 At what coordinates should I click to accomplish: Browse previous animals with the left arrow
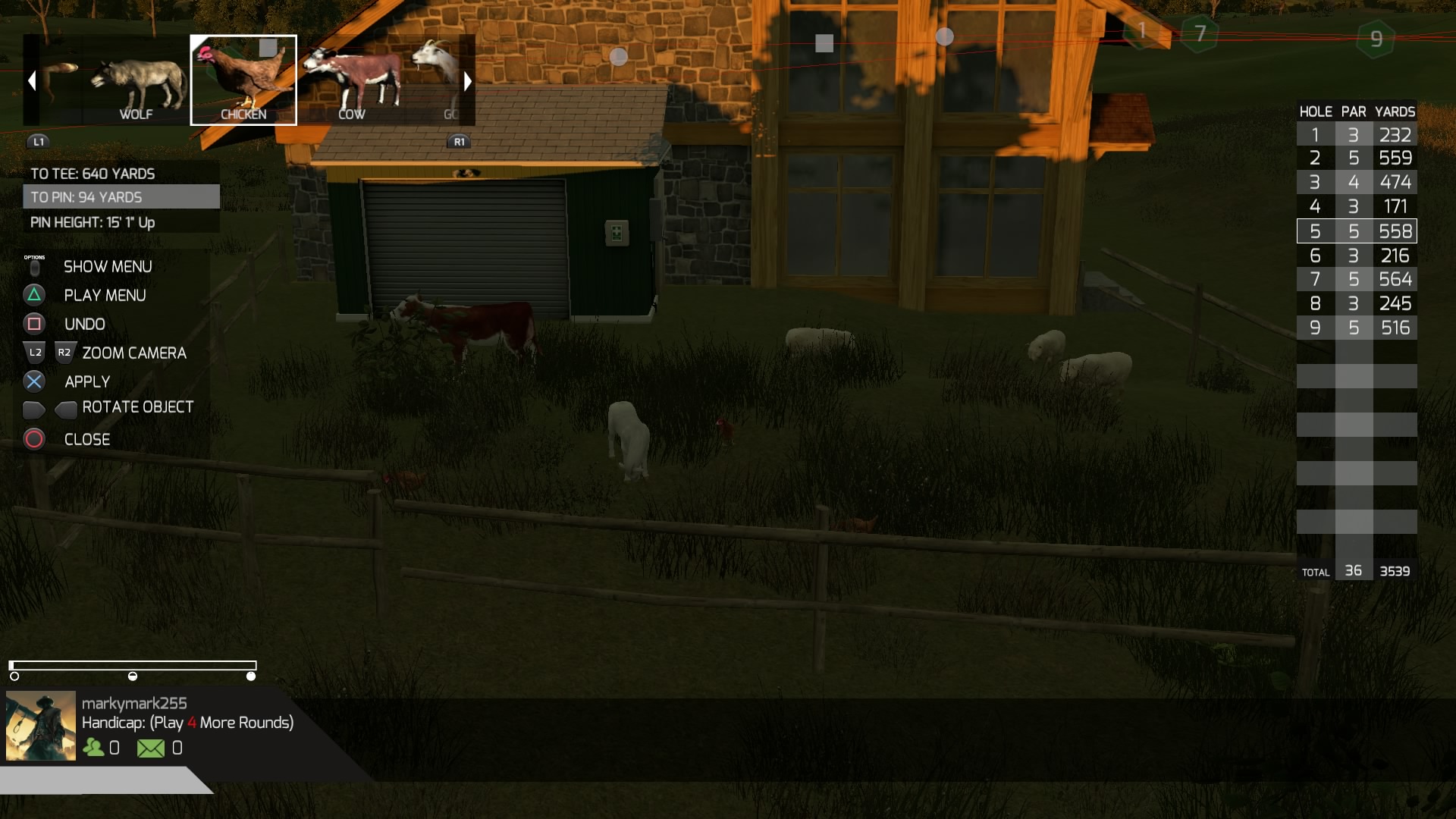point(31,80)
